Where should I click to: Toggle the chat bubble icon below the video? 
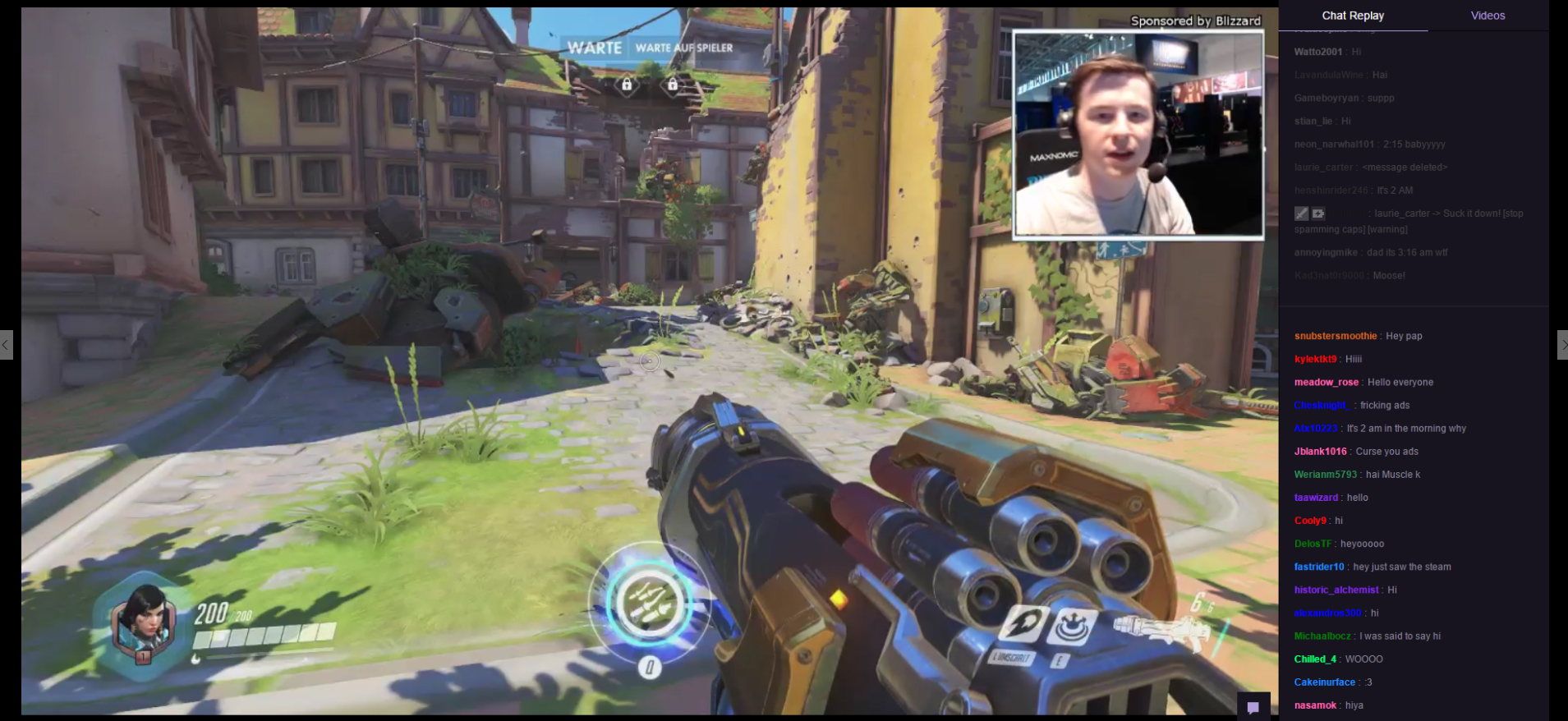(x=1253, y=707)
